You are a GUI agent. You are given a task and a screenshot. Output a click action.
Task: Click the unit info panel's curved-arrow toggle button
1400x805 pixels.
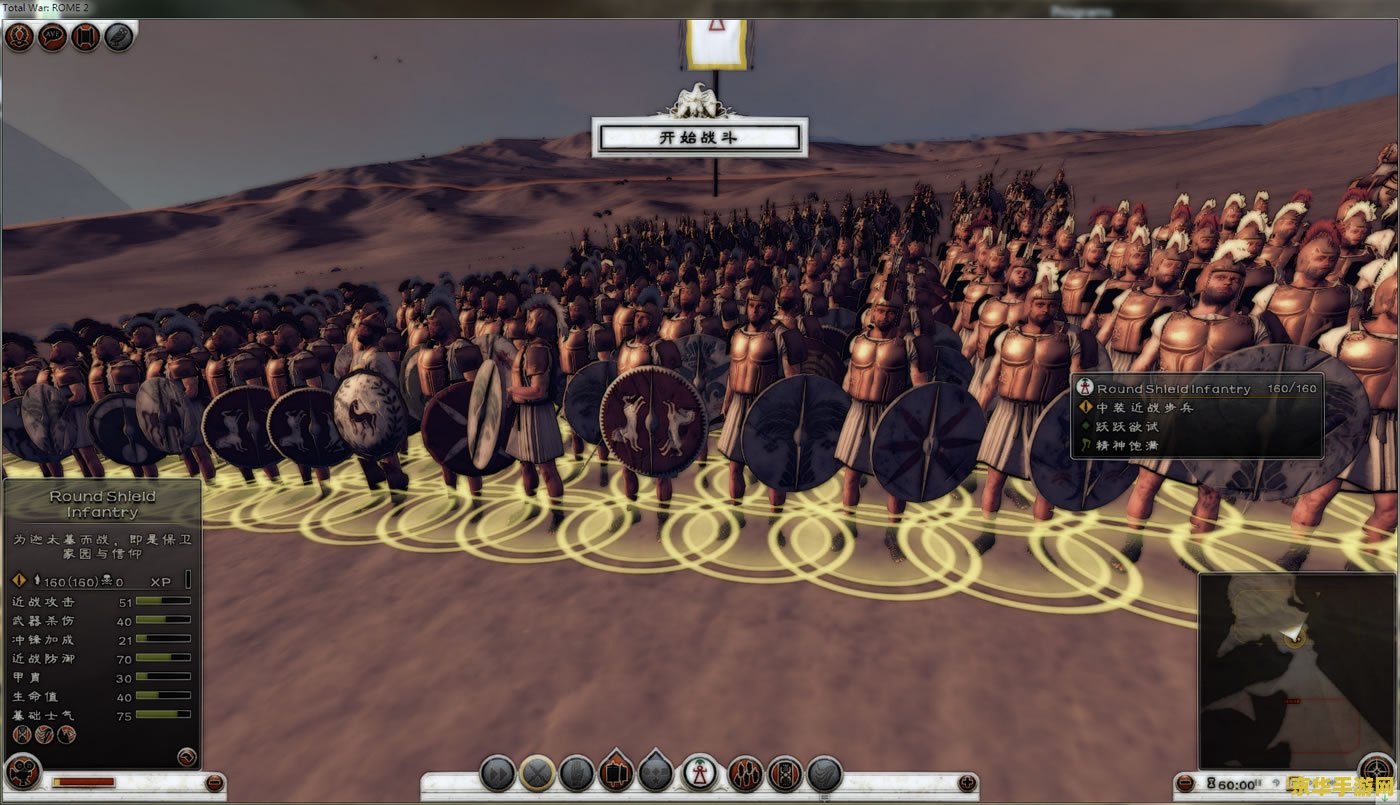click(x=186, y=756)
